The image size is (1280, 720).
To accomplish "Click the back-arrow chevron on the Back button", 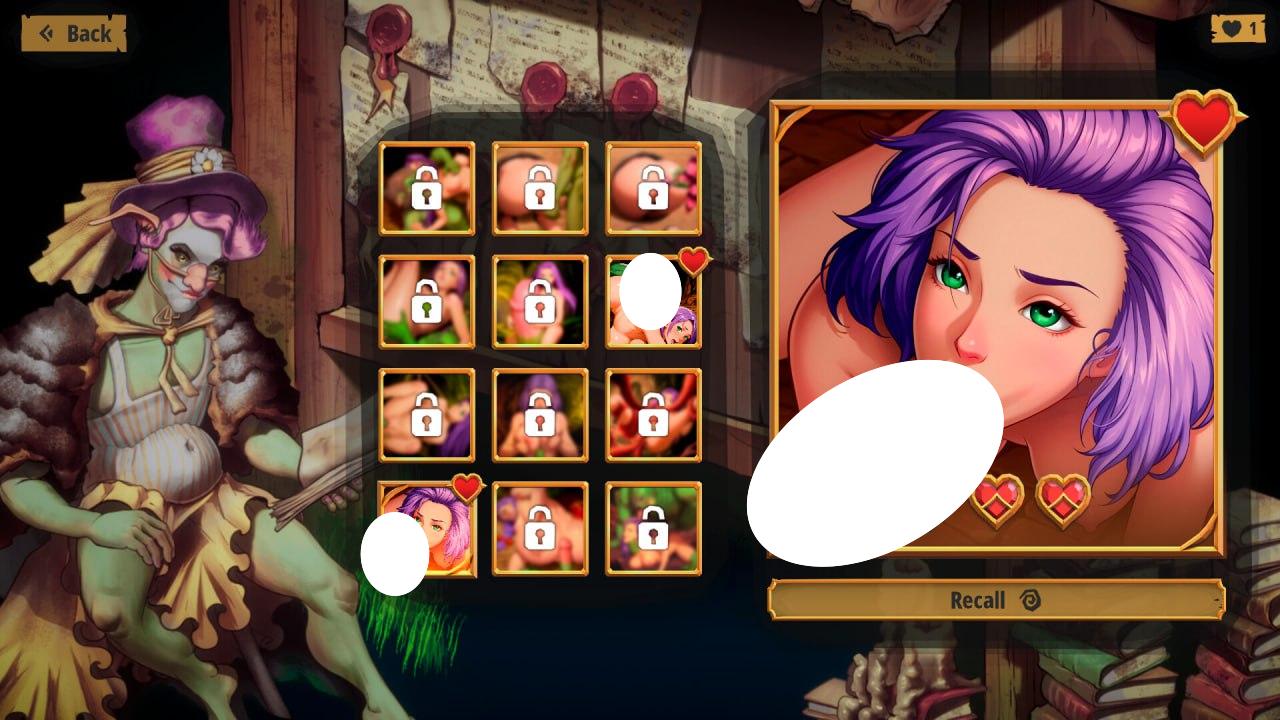I will tap(44, 33).
